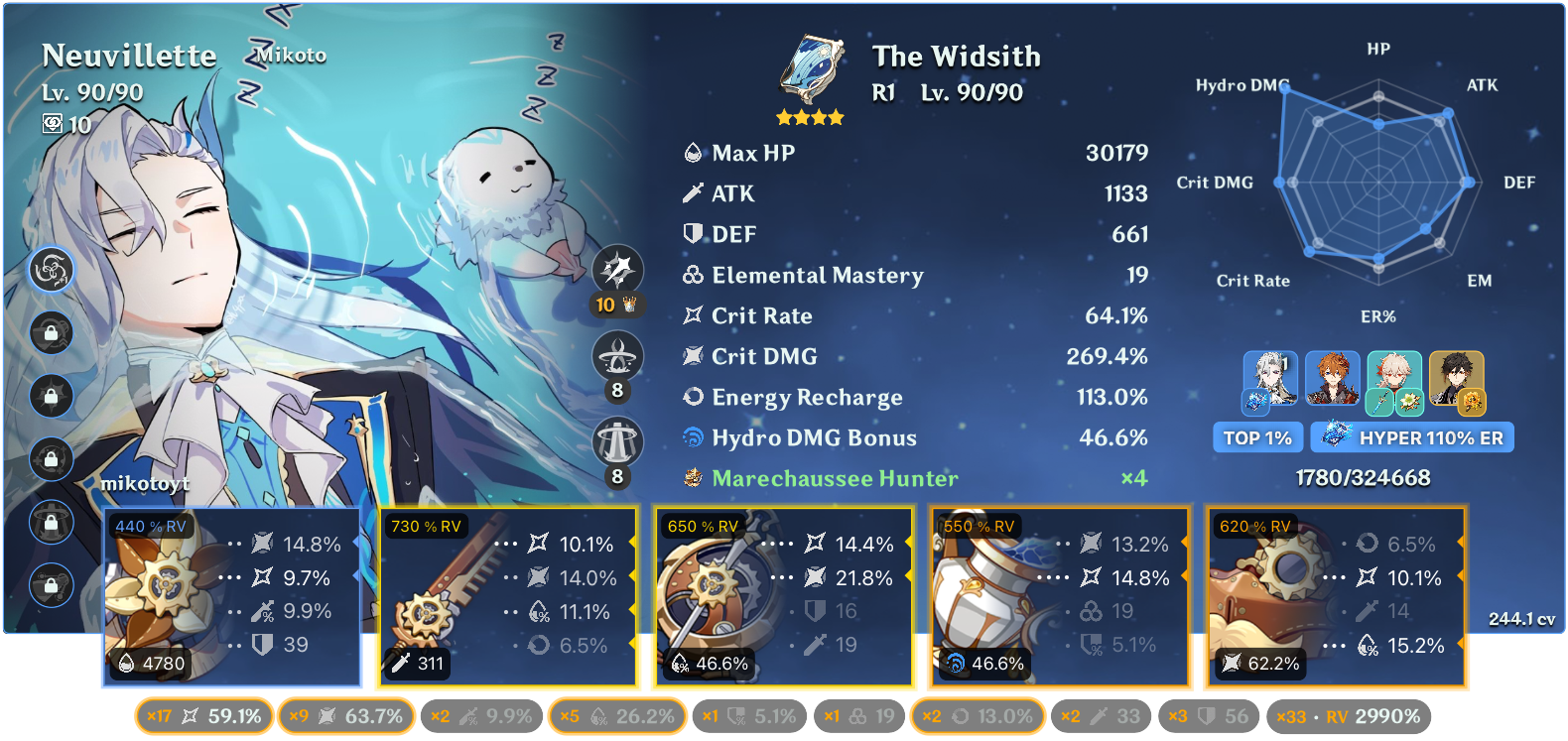Click the Elemental Burst talent icon
Screen dimensions: 1568x741
coord(617,439)
